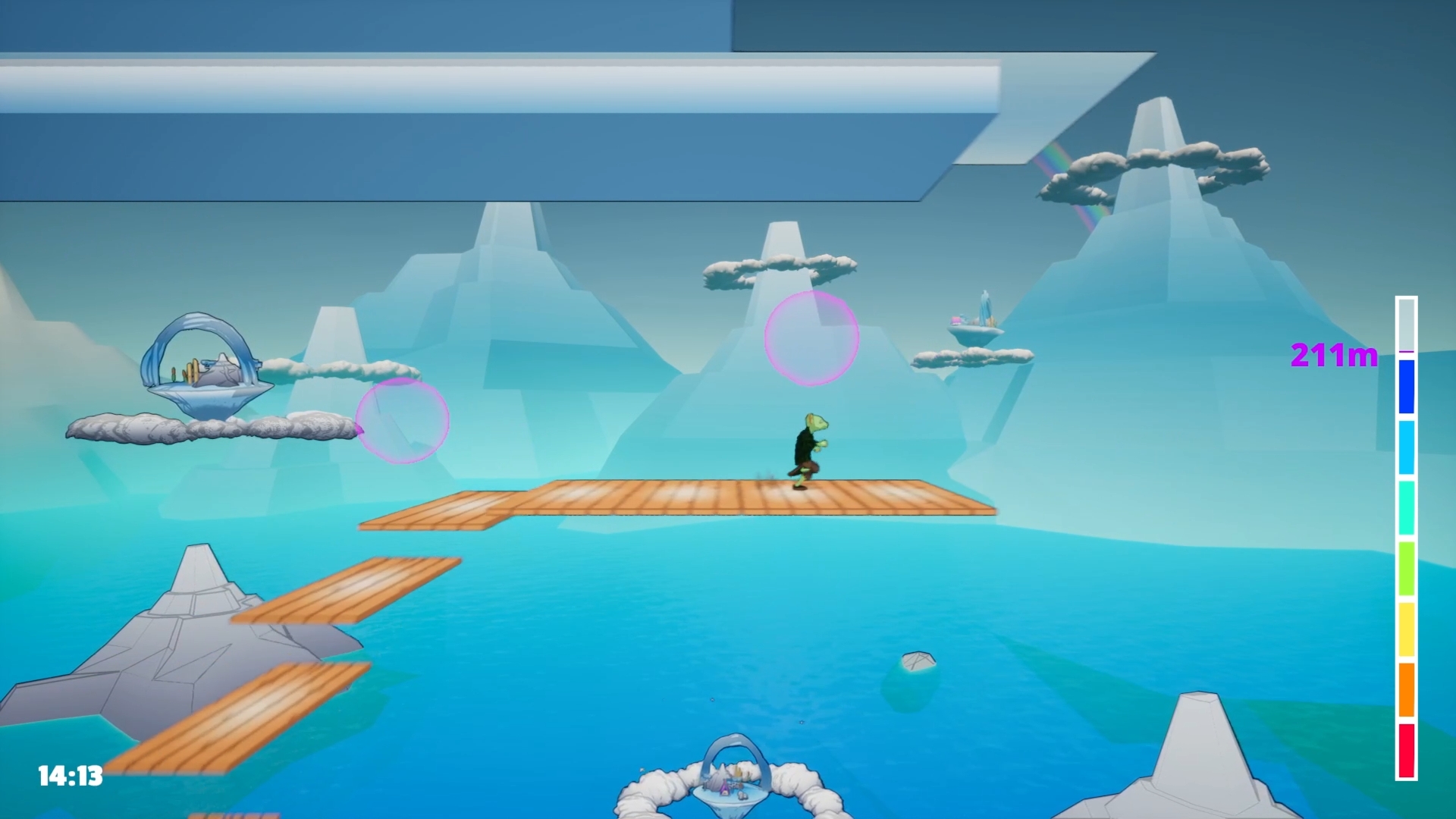Select the pink object on the top-right ice platform
This screenshot has height=819, width=1456.
(955, 321)
